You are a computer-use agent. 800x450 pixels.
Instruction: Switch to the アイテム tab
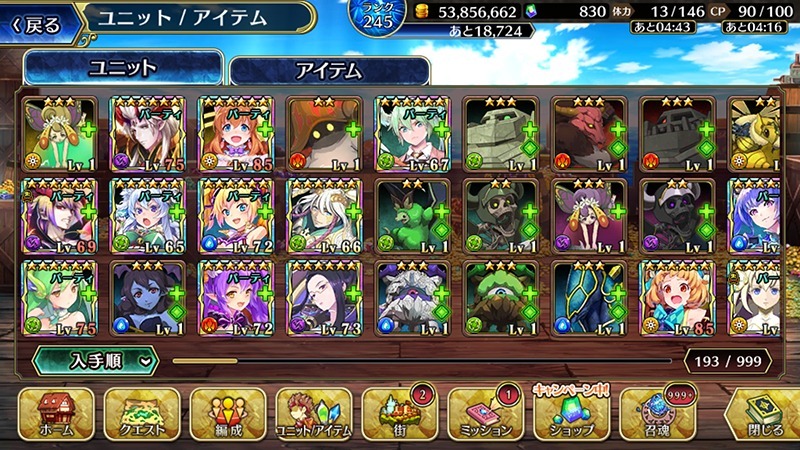[329, 70]
